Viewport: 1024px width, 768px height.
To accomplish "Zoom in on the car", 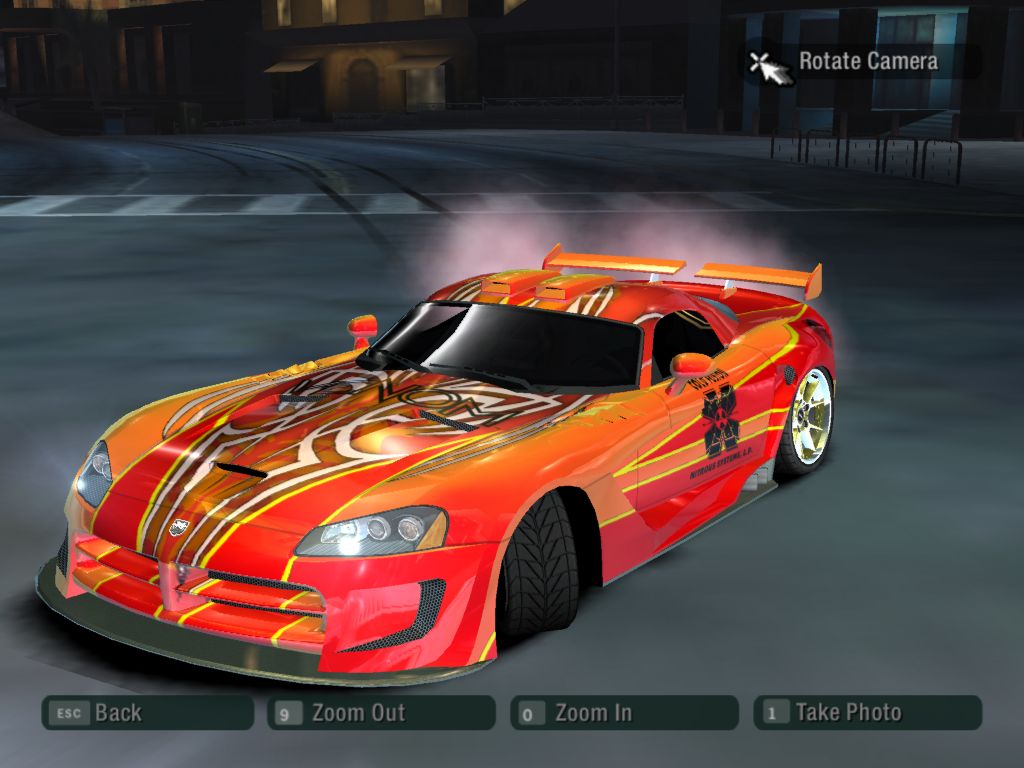I will (x=624, y=713).
